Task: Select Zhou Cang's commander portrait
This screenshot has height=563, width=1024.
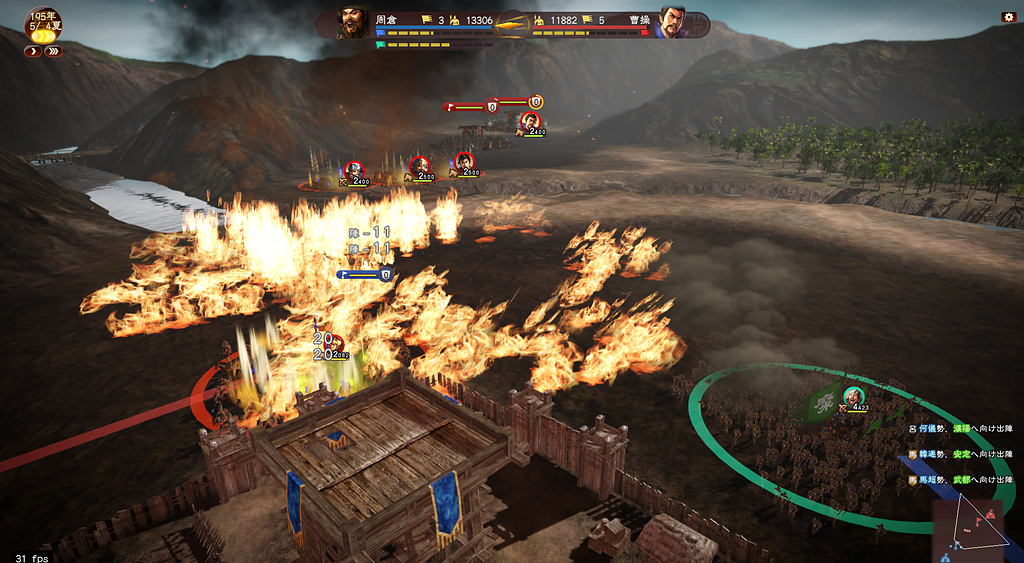Action: [x=353, y=22]
